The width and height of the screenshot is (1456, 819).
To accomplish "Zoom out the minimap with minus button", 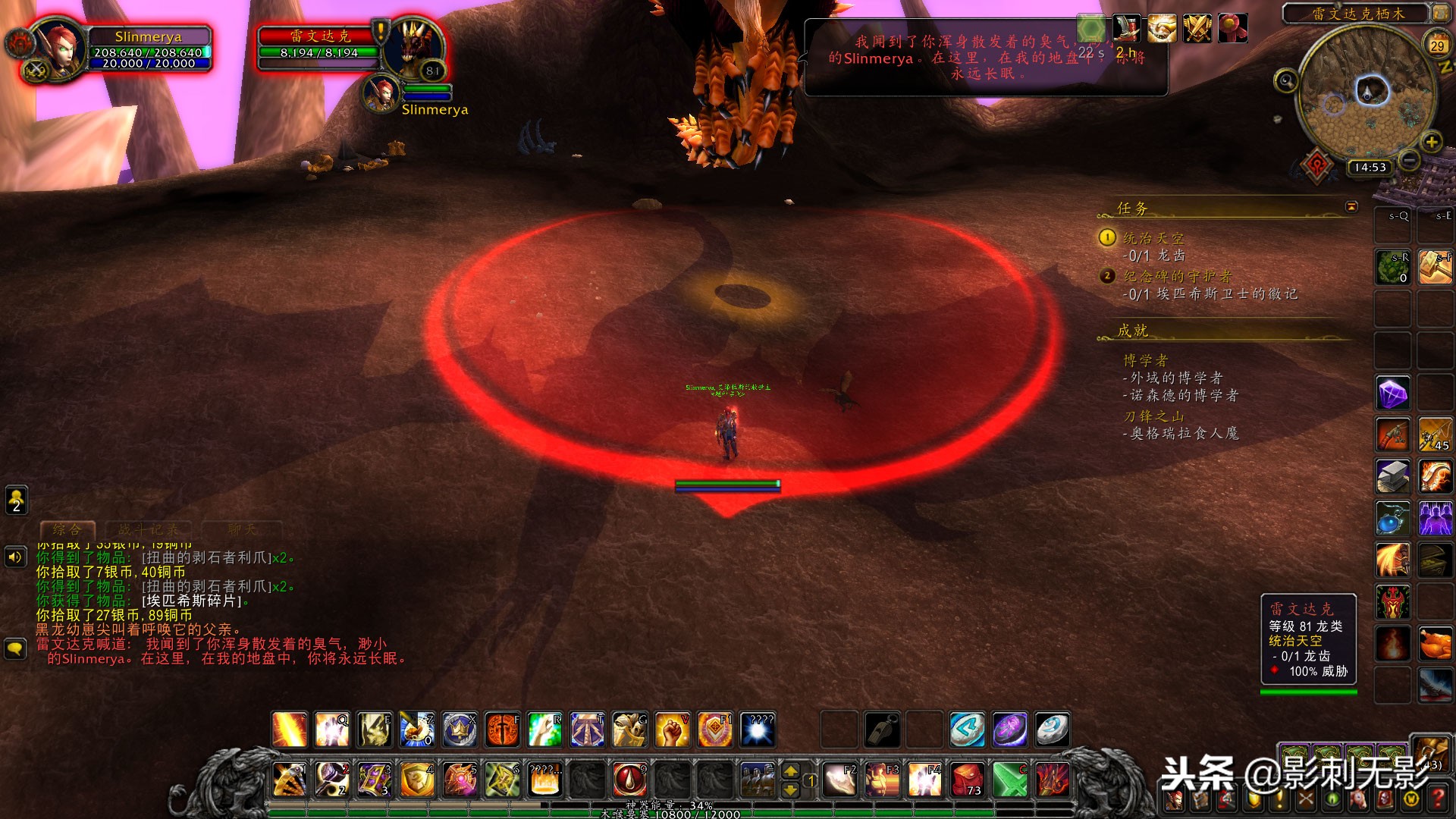I will pos(1409,160).
